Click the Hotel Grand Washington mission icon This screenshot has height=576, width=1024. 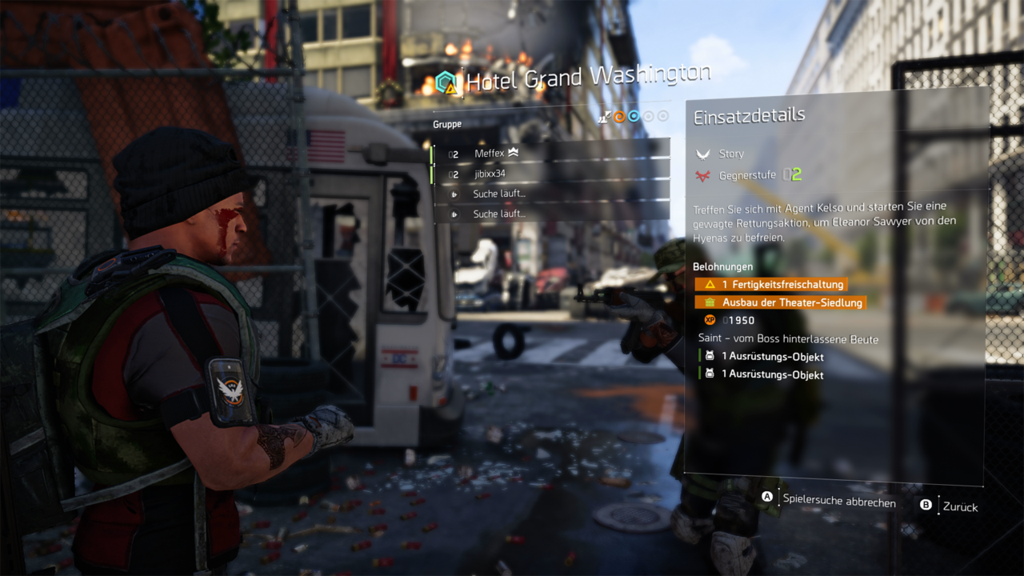(446, 82)
